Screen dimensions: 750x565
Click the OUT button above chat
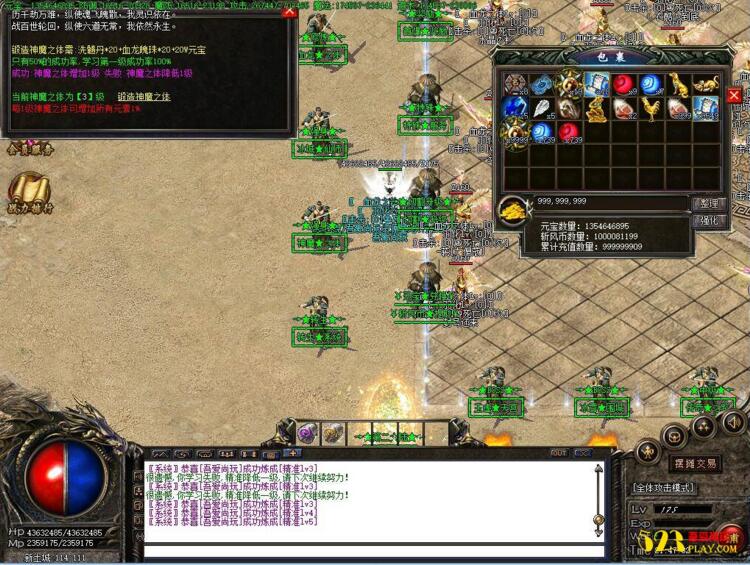(x=558, y=453)
